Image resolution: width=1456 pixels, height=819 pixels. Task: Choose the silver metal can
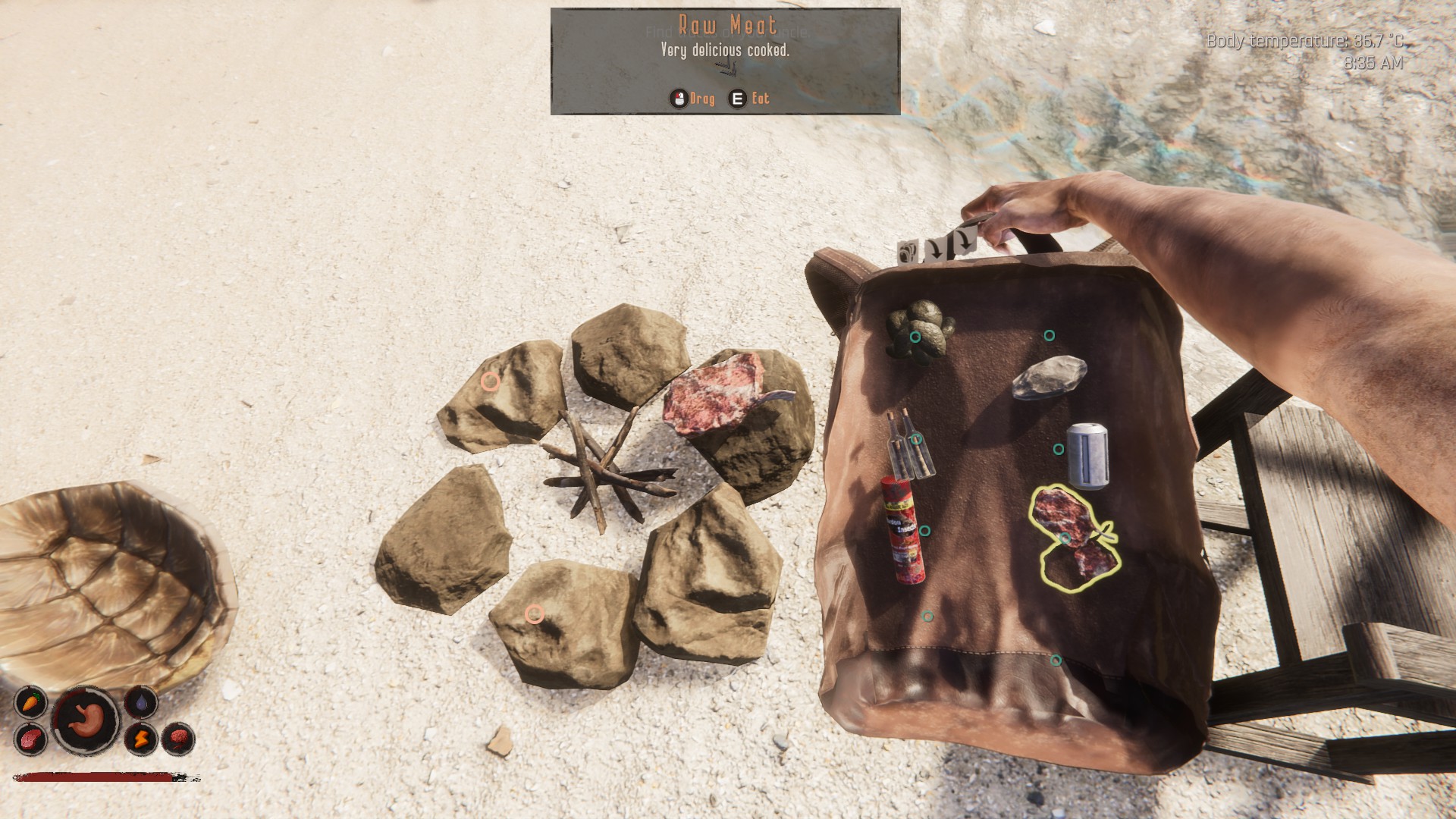(x=1087, y=453)
